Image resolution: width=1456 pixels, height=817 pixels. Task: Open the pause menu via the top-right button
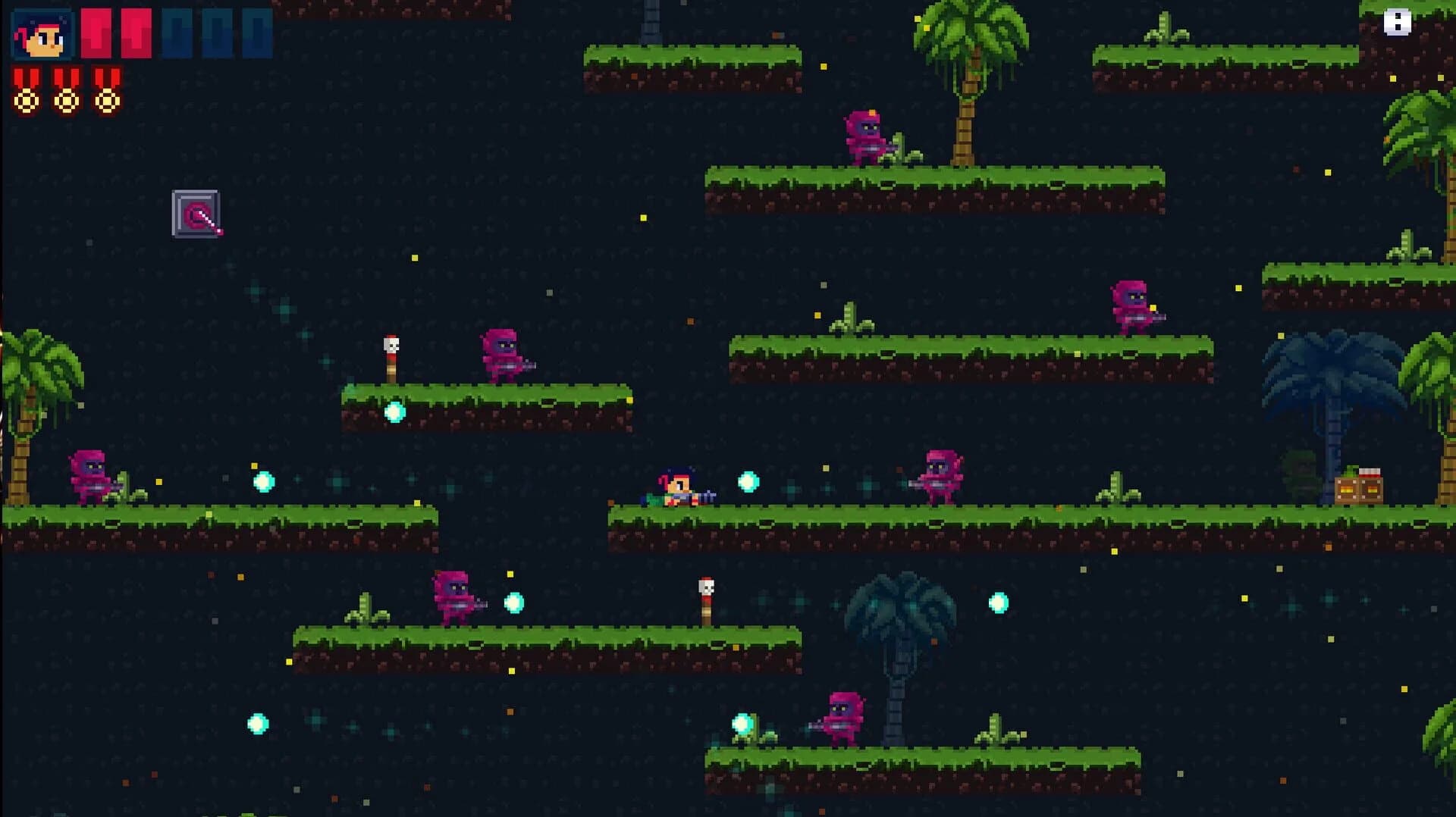point(1398,23)
